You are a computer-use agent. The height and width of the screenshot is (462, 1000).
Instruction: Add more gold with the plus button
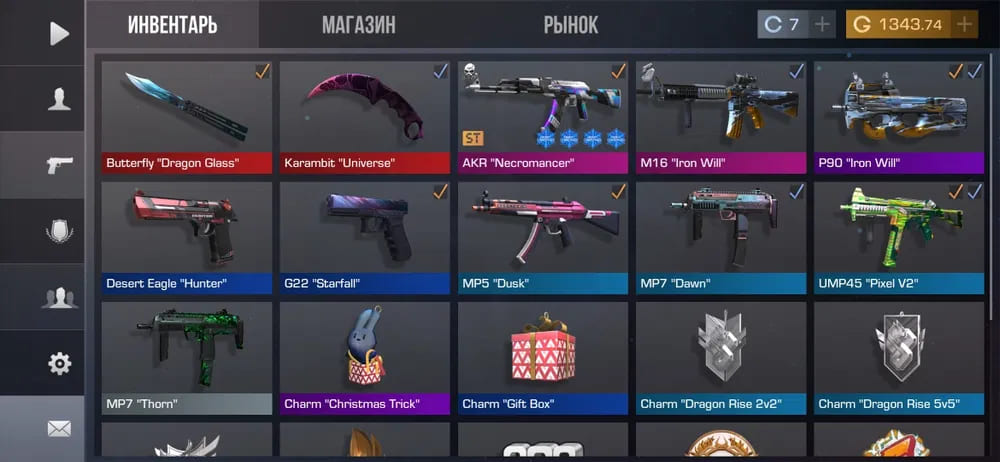[964, 25]
